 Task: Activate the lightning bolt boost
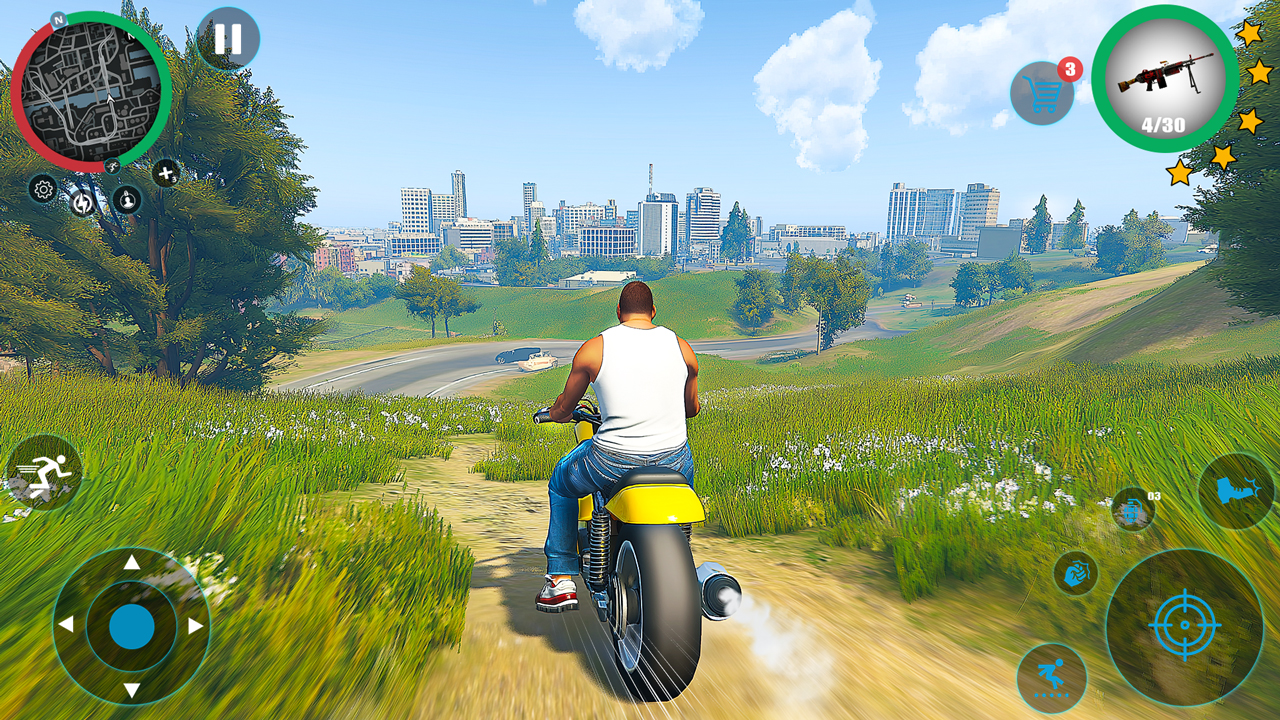pos(82,203)
